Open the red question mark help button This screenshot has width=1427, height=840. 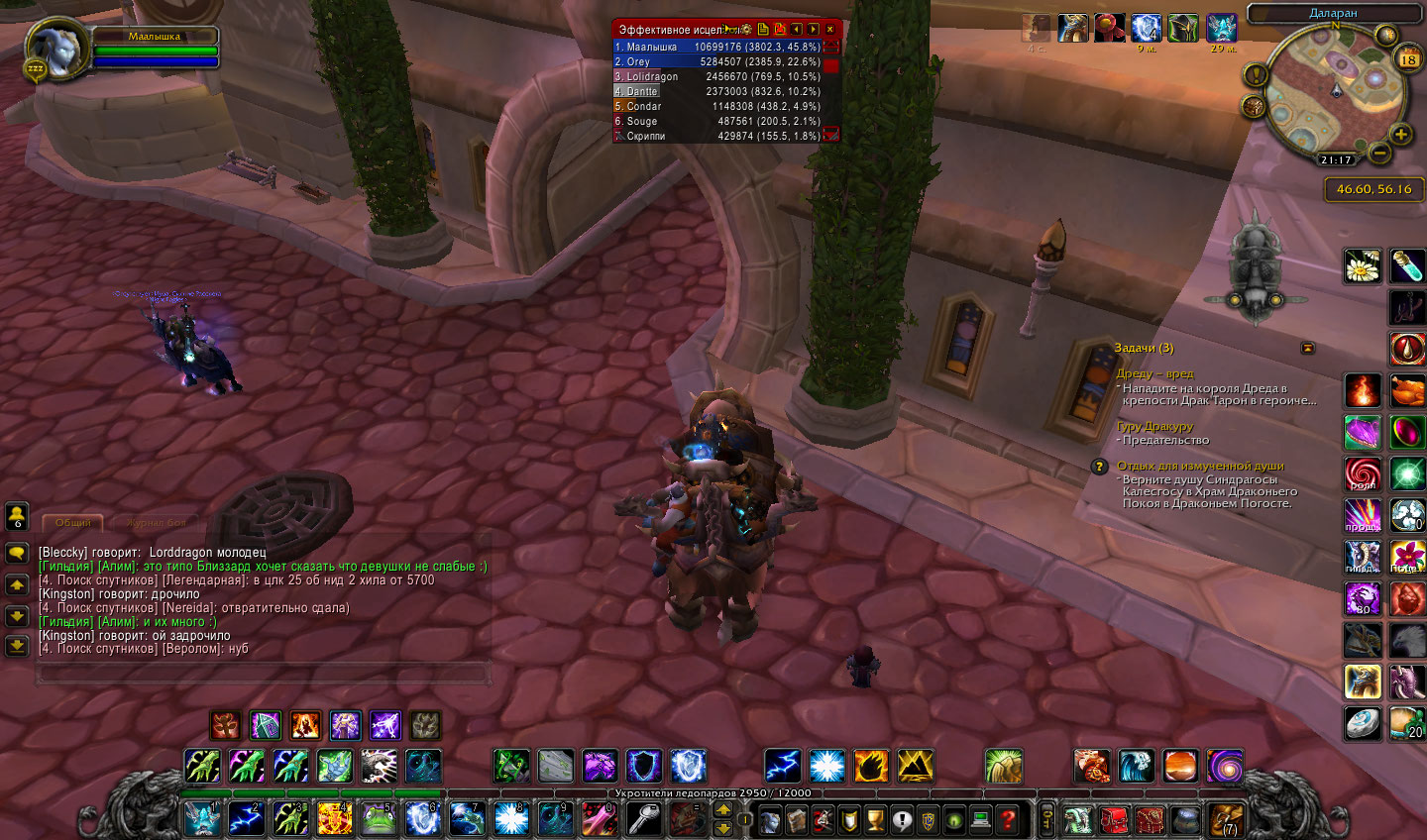1008,819
